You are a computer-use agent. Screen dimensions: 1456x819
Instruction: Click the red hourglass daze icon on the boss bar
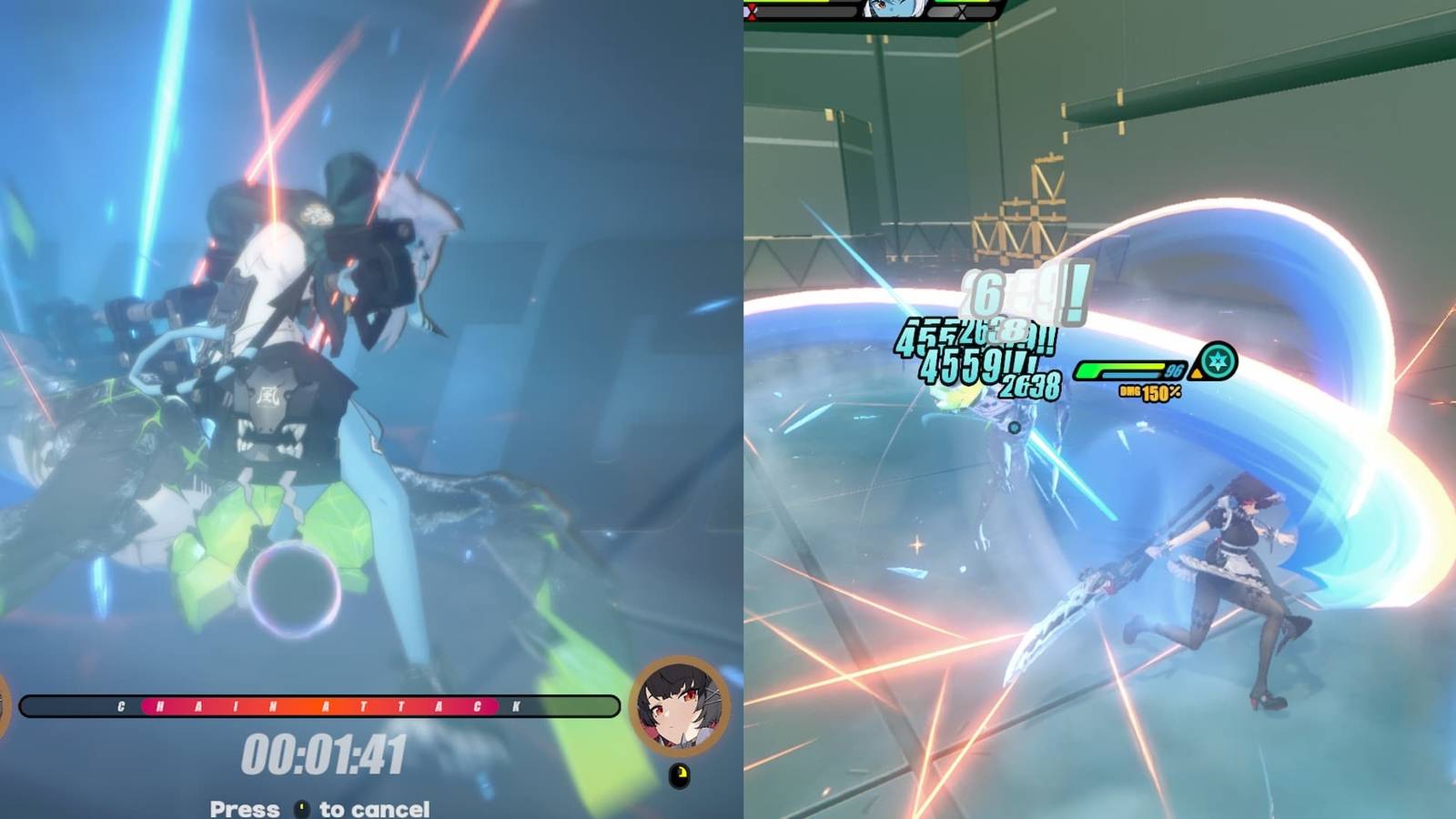click(751, 11)
